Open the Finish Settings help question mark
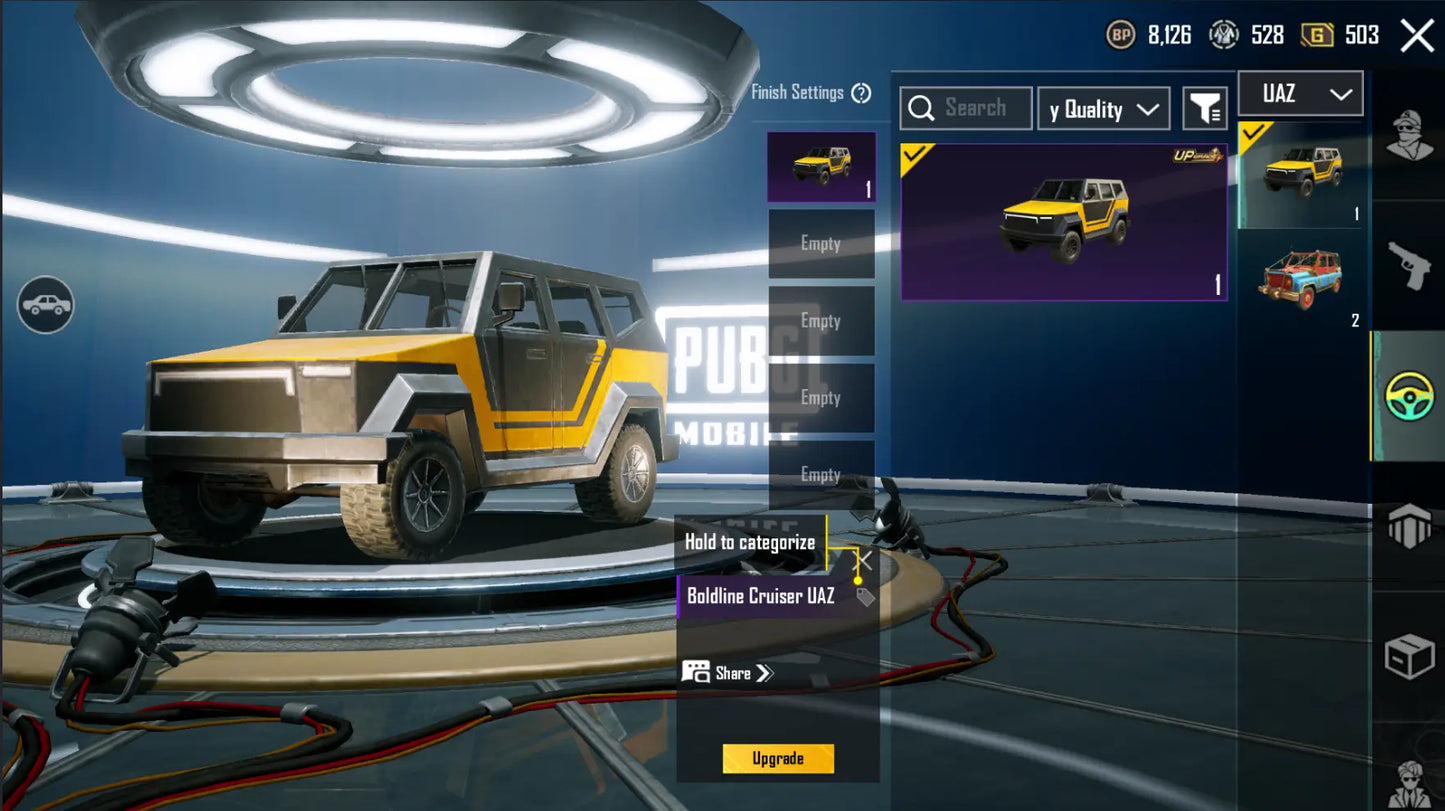Image resolution: width=1445 pixels, height=811 pixels. point(861,93)
